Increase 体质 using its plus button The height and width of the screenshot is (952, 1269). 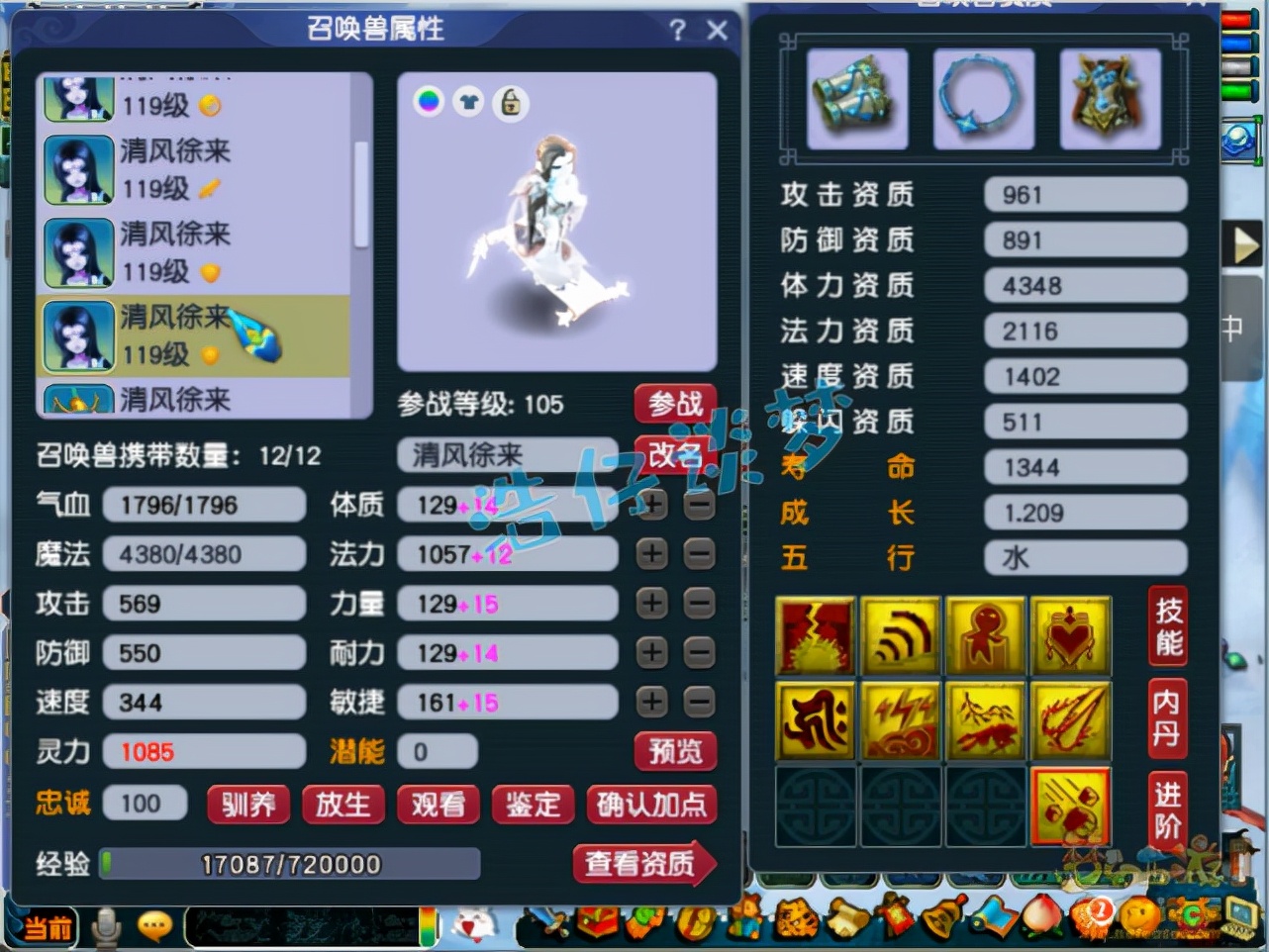(650, 505)
